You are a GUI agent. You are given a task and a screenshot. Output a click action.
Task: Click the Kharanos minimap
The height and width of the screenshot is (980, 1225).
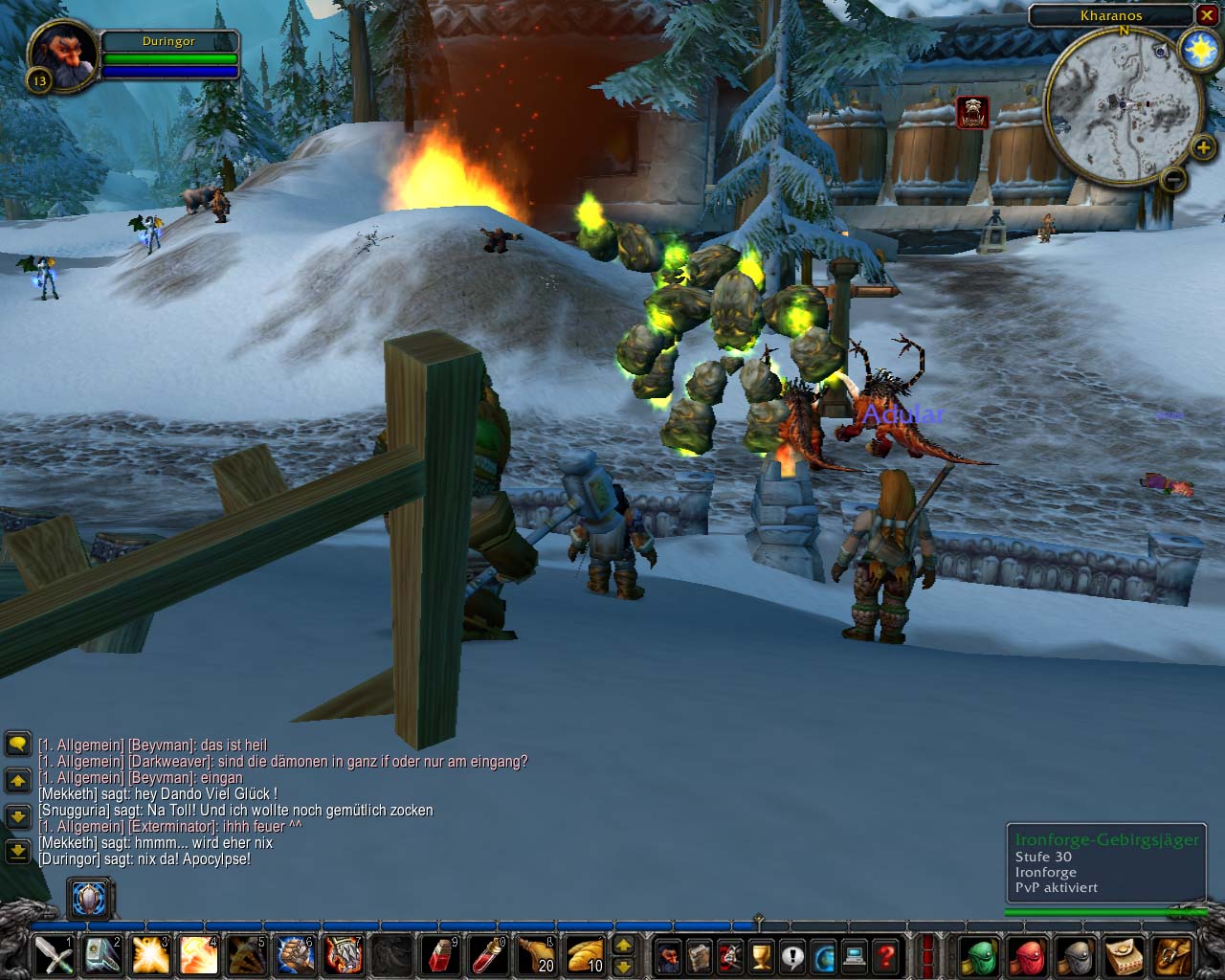tap(1123, 105)
